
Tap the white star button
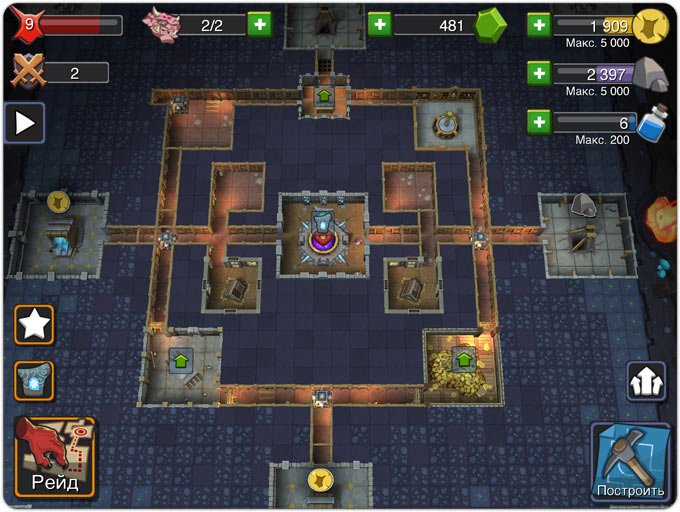pyautogui.click(x=34, y=325)
